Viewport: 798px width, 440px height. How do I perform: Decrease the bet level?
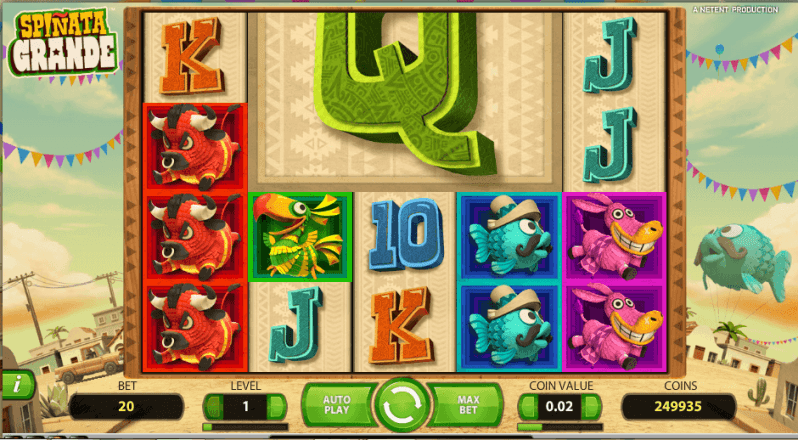[x=212, y=407]
